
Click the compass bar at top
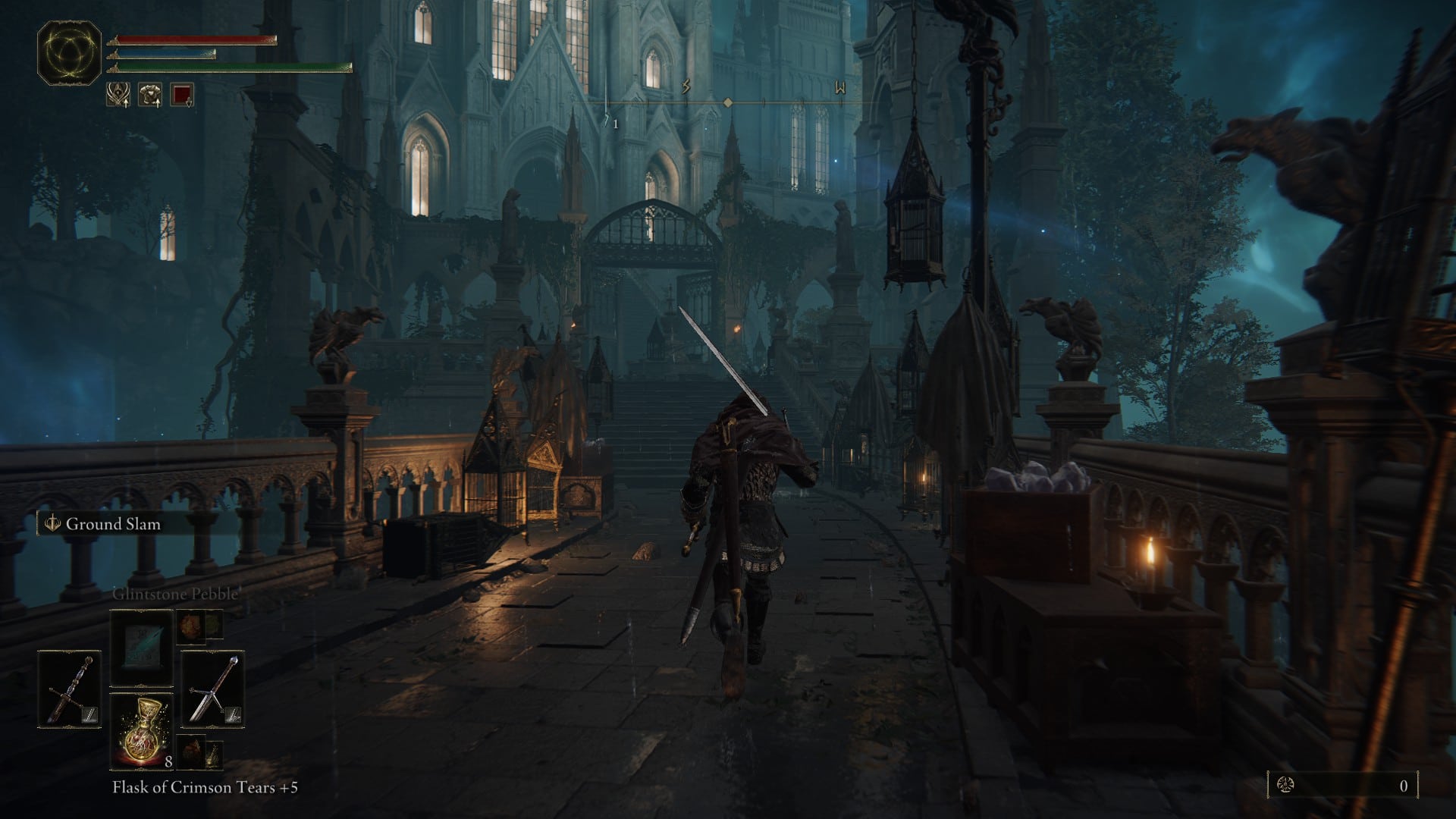[x=728, y=102]
